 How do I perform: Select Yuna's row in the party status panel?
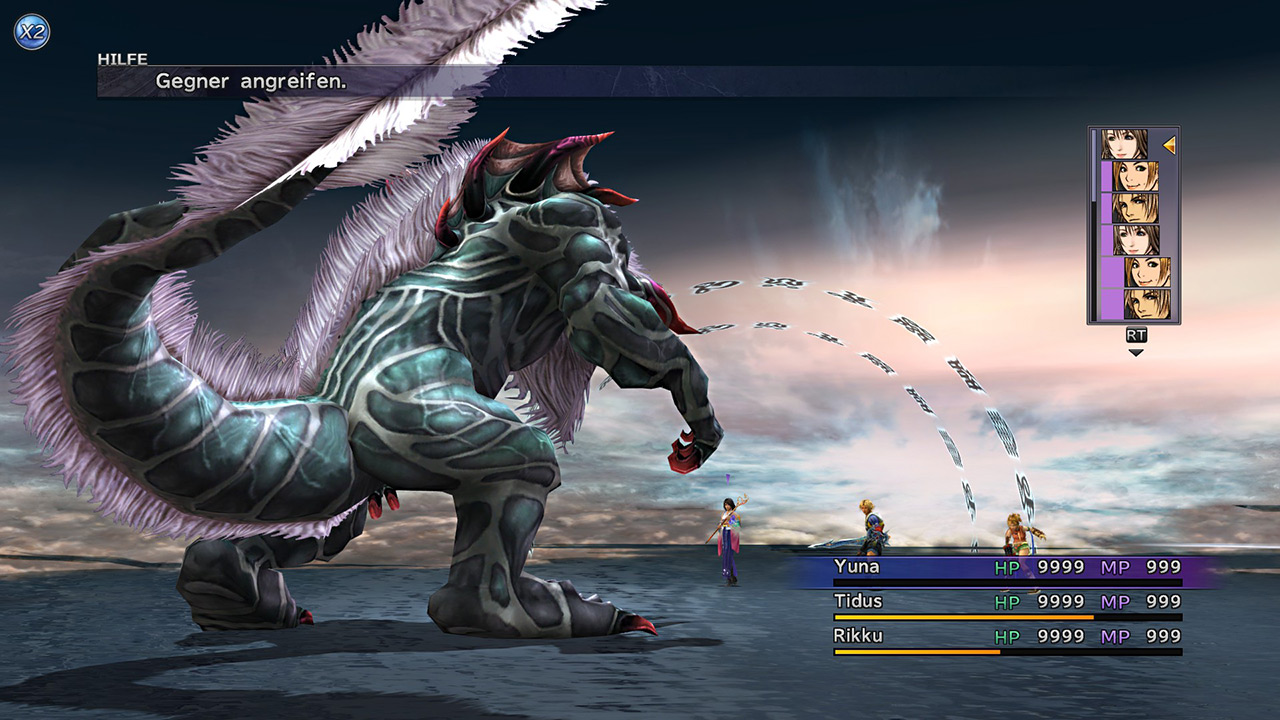[x=1006, y=568]
